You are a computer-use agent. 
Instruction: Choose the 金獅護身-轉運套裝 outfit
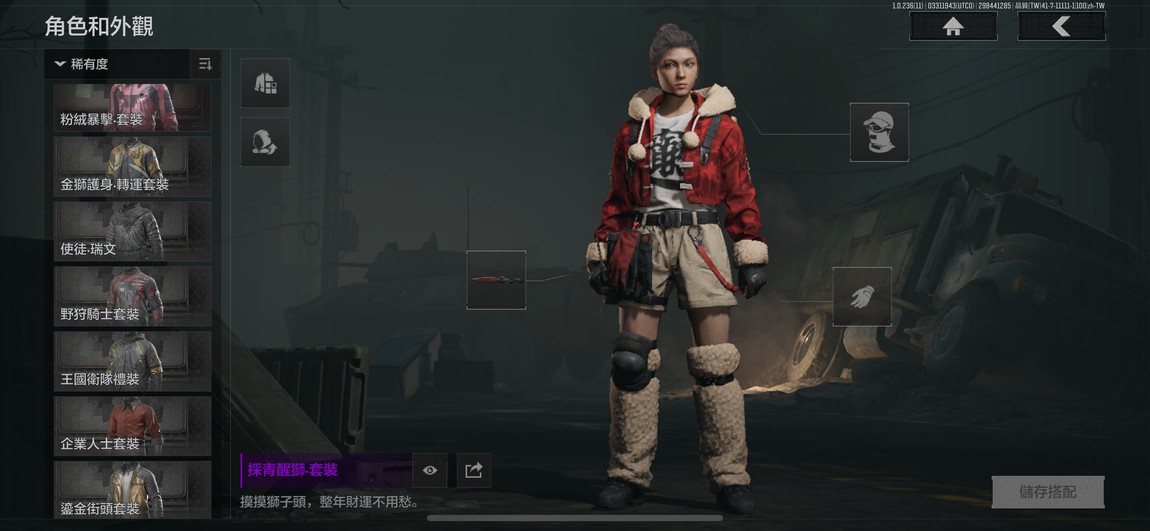point(132,166)
